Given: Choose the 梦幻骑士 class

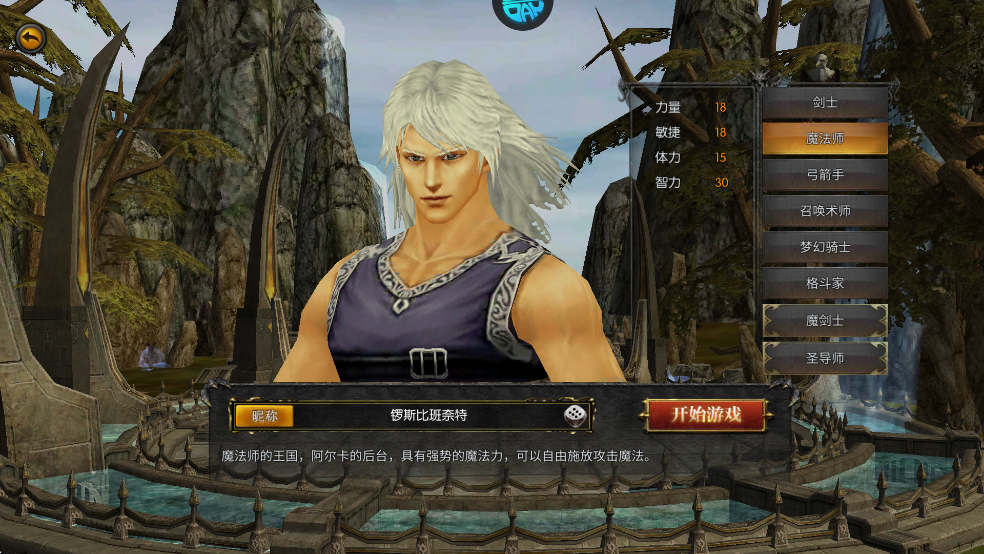Looking at the screenshot, I should [825, 247].
